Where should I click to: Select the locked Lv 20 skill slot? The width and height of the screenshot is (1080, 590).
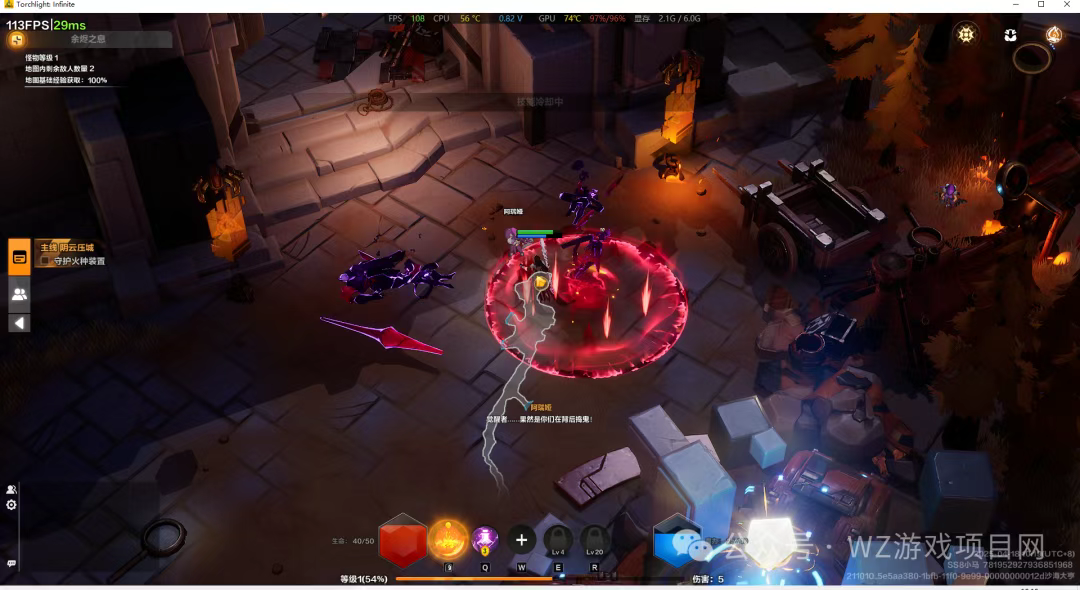pos(595,540)
